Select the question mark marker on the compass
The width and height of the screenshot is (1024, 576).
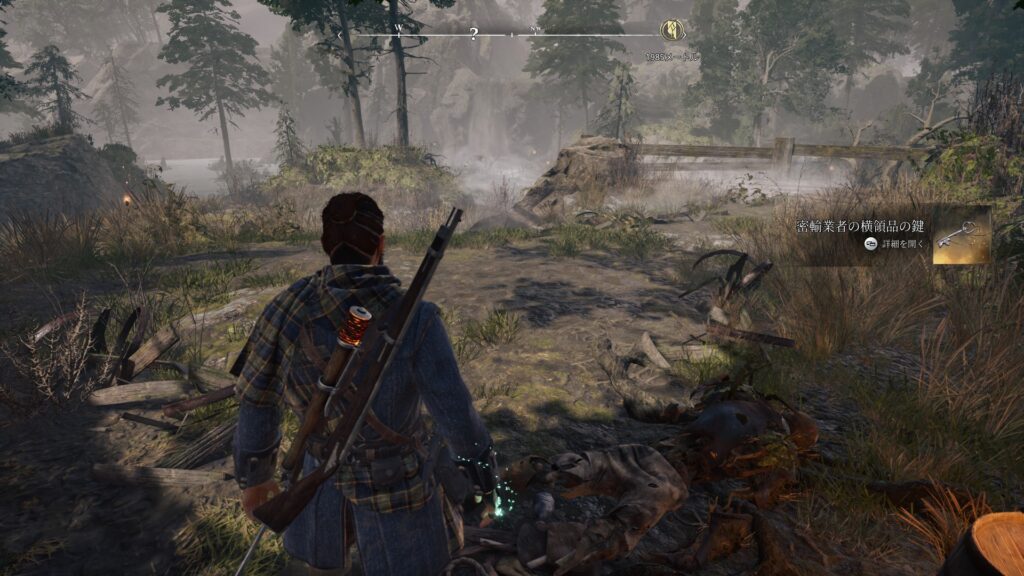[x=474, y=34]
